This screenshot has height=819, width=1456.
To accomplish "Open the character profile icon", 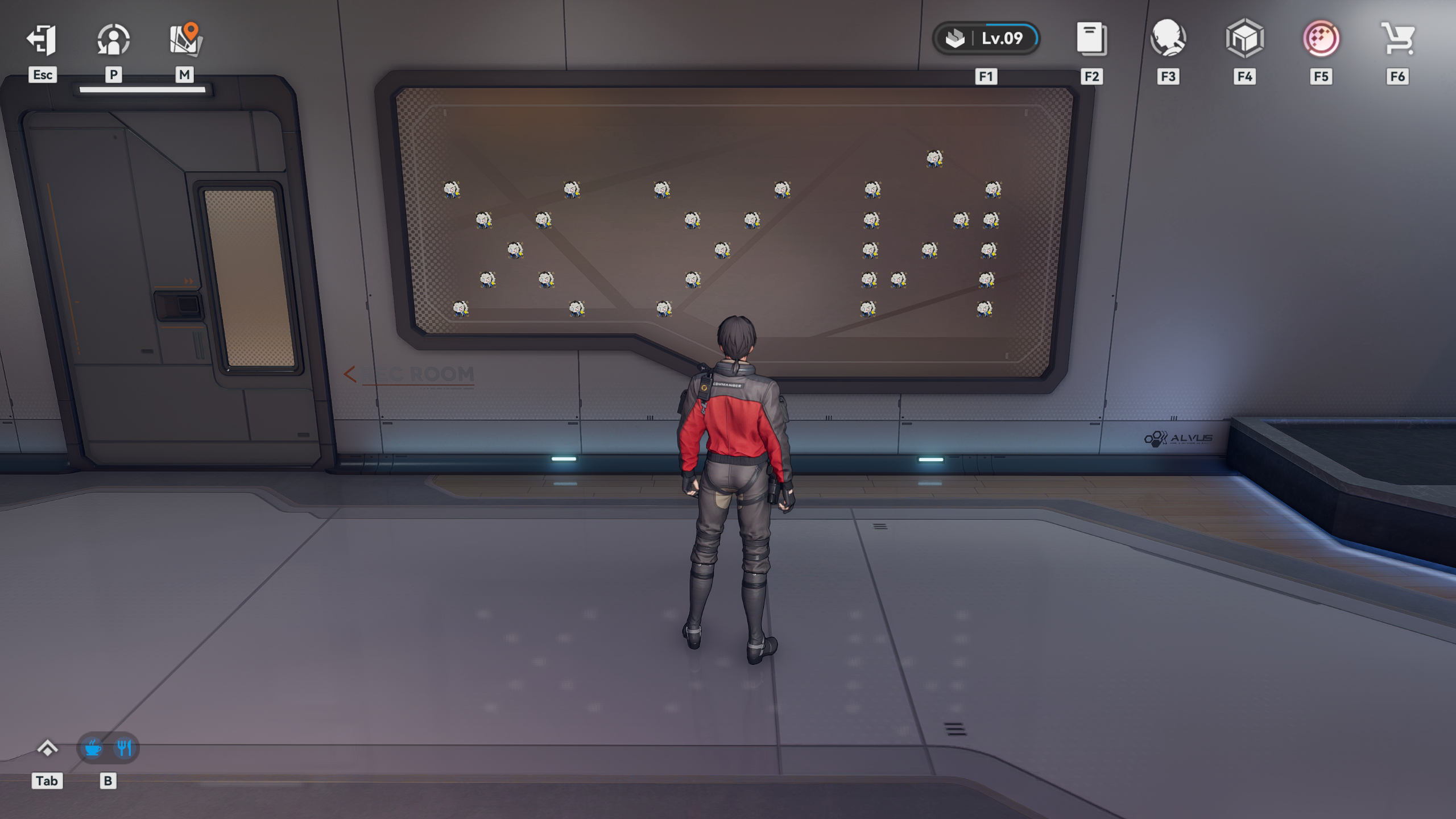I will pyautogui.click(x=113, y=40).
